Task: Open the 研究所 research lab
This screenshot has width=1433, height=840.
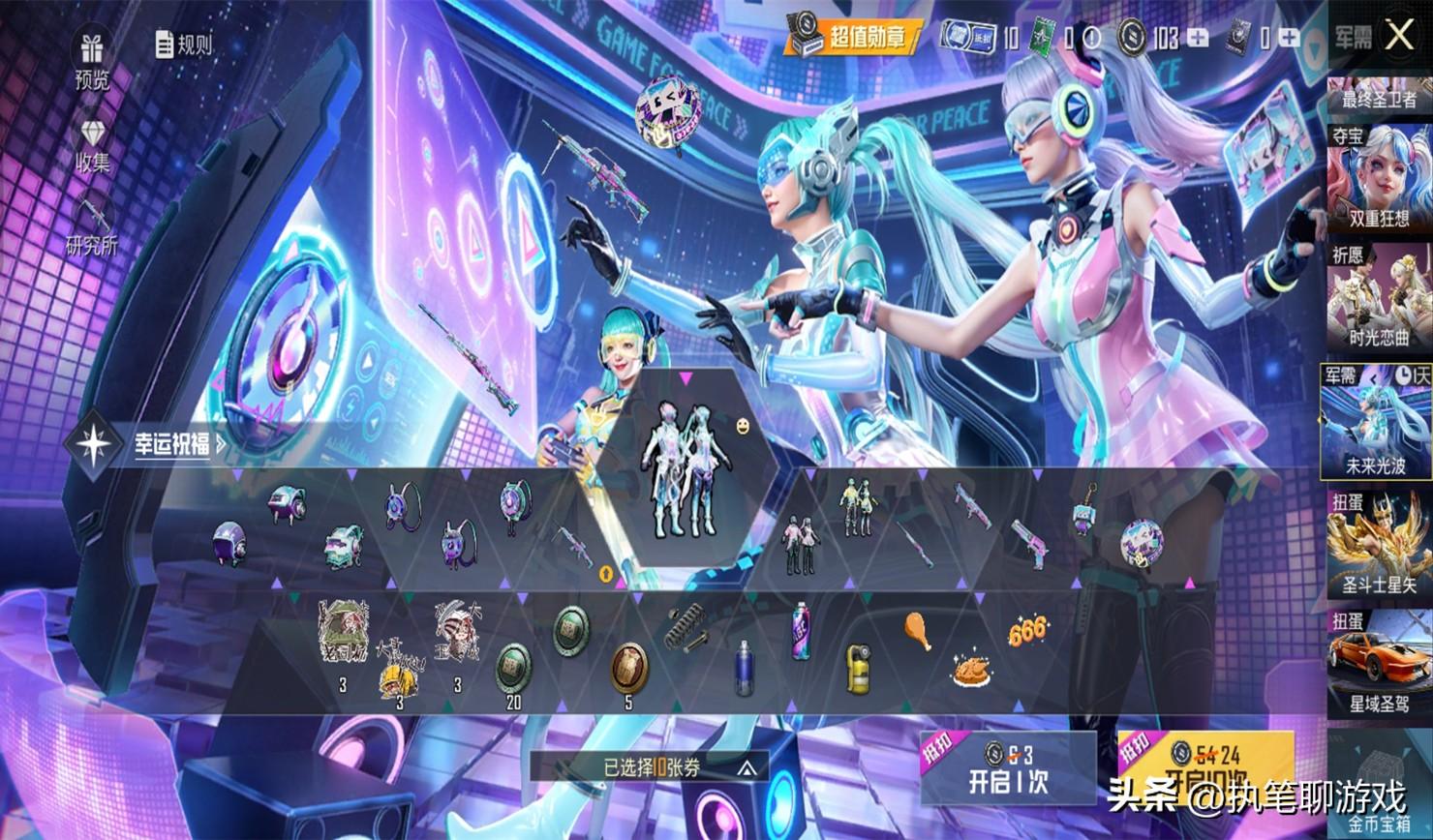Action: coord(92,228)
